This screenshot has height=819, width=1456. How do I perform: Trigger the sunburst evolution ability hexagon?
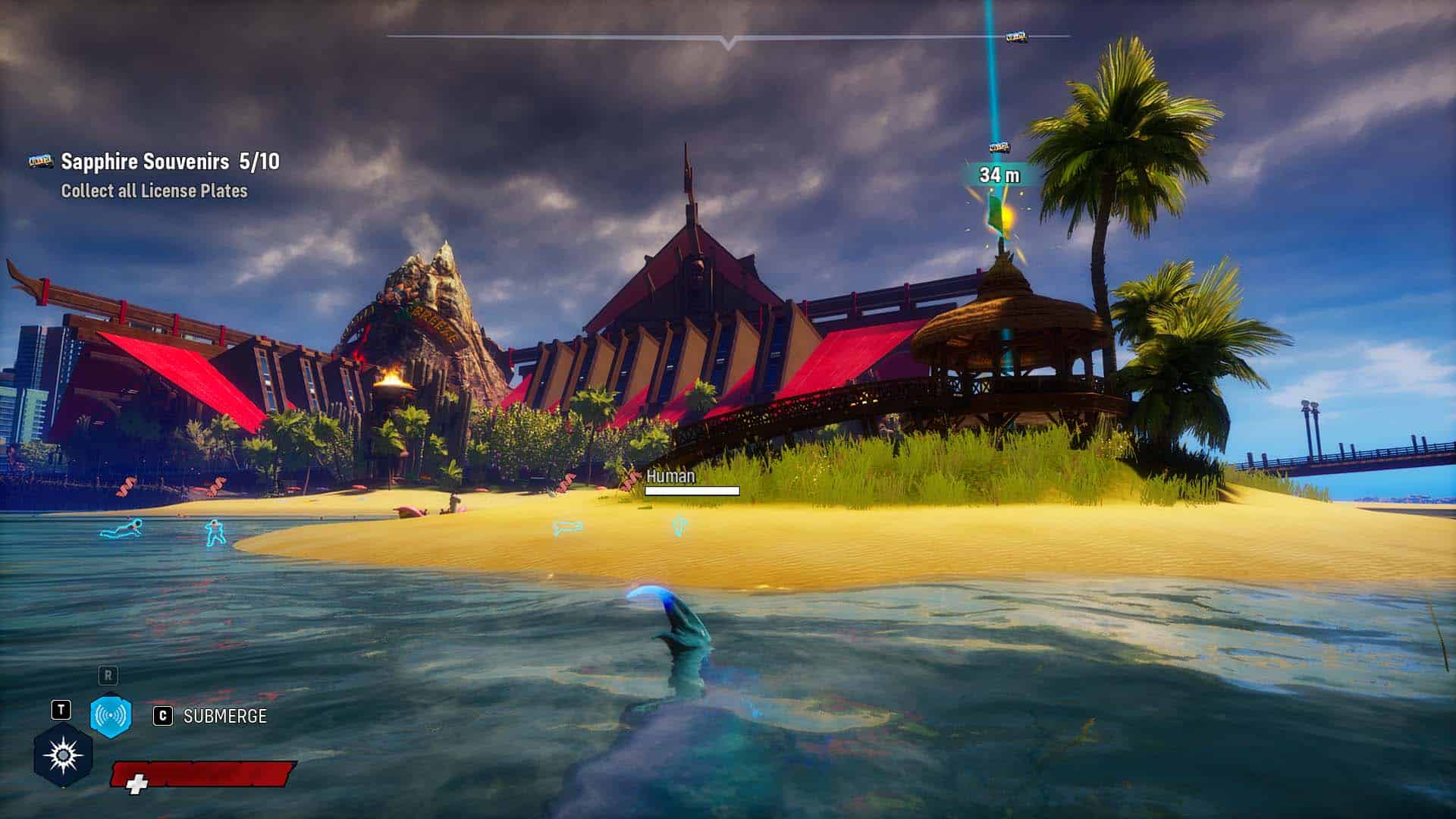click(x=63, y=755)
